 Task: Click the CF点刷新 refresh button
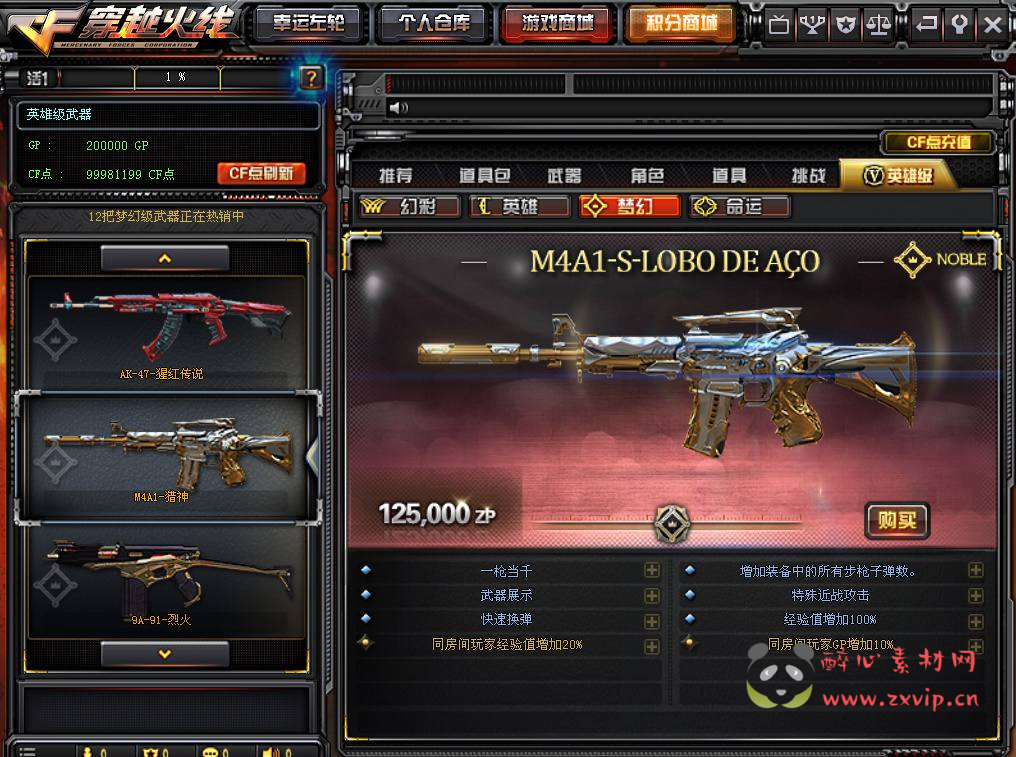click(x=261, y=173)
